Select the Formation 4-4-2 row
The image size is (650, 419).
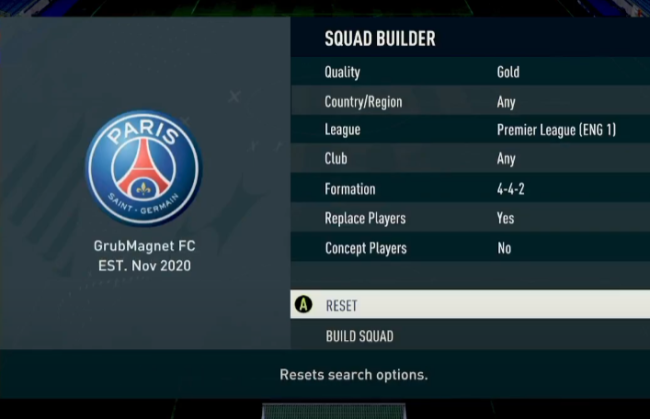click(469, 189)
